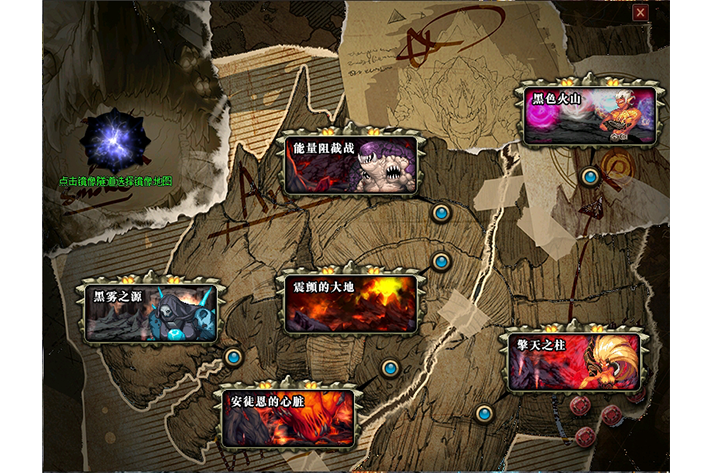Viewport: 713px width, 473px height.
Task: Select the 能量阻截战 dungeon
Action: 349,165
